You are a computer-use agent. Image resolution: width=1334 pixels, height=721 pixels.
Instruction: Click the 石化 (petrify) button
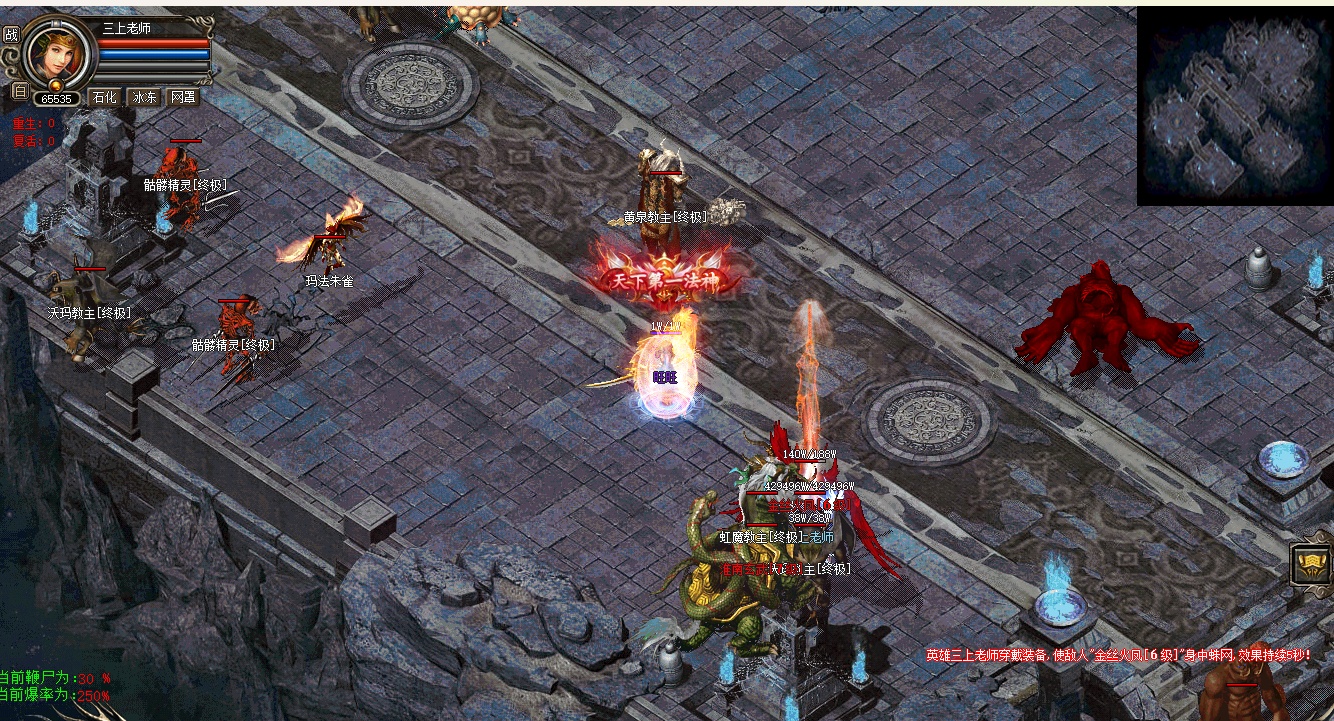tap(105, 97)
